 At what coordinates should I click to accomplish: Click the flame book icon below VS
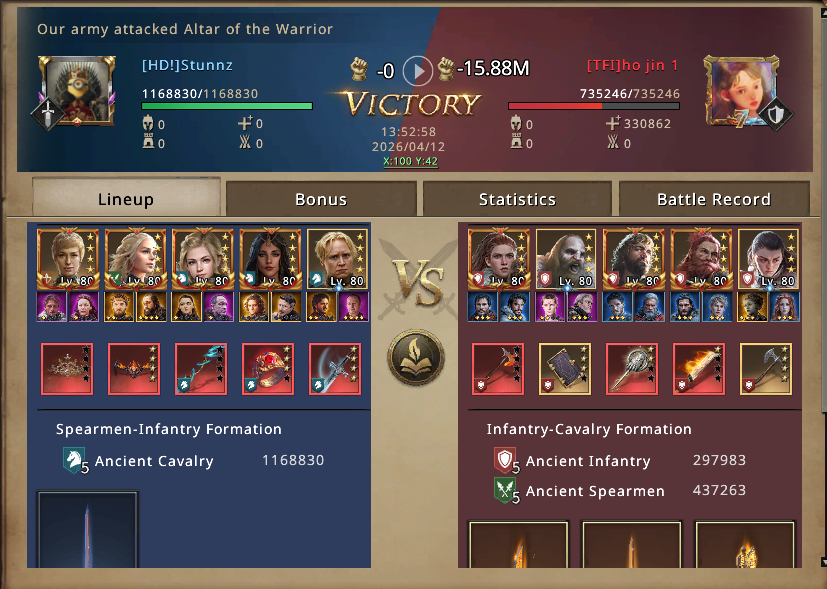tap(414, 357)
